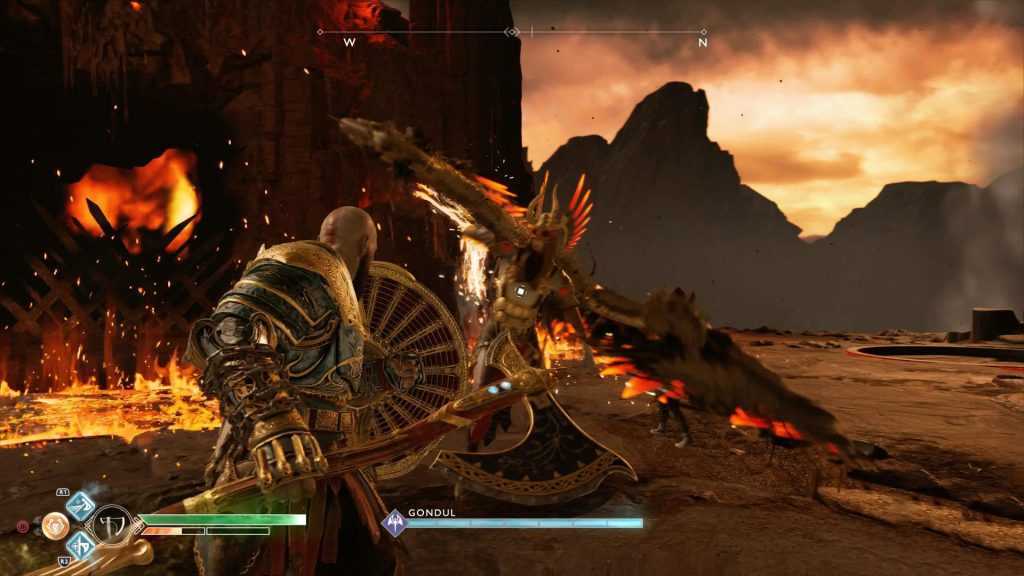Activate the upper blue runic attack diamond
Image resolution: width=1024 pixels, height=576 pixels.
click(81, 504)
